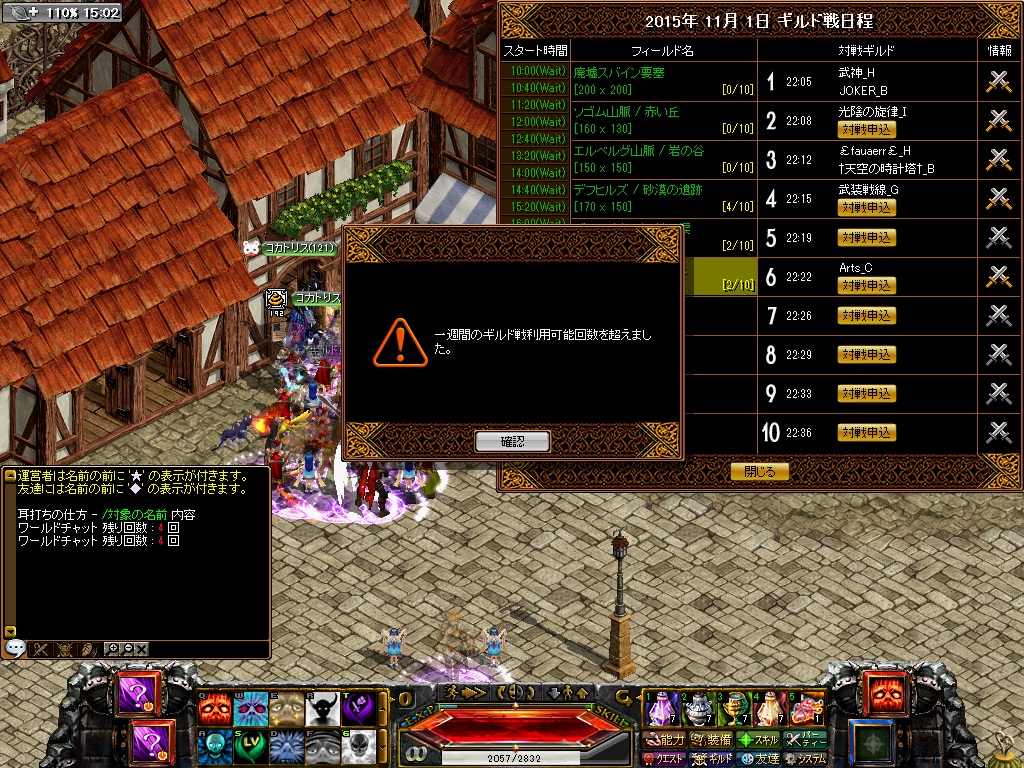Toggle the ear whisper chat filter
Viewport: 1024px width, 768px height.
coord(88,649)
